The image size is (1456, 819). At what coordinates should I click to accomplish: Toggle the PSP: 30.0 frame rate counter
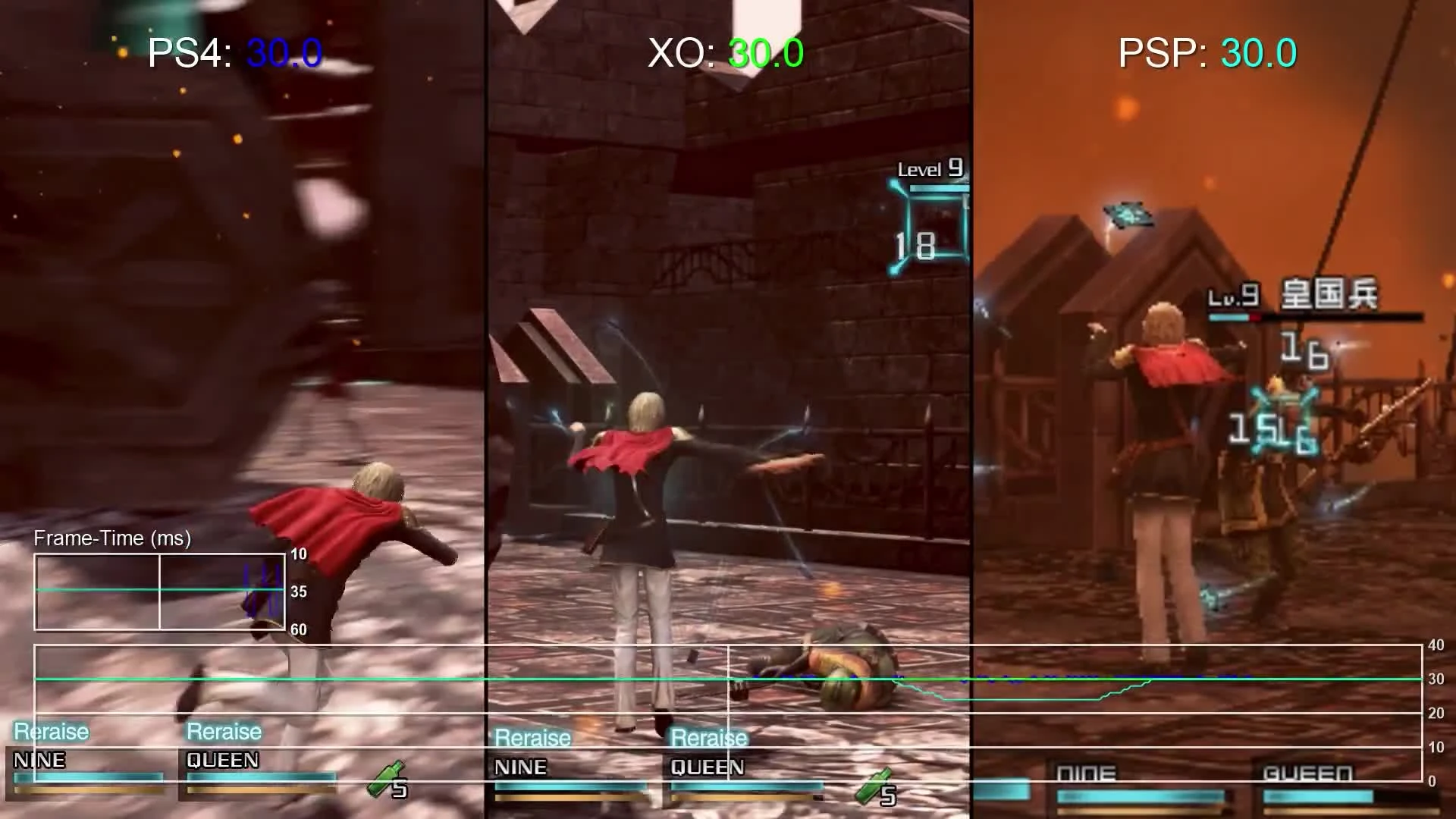pyautogui.click(x=1207, y=52)
